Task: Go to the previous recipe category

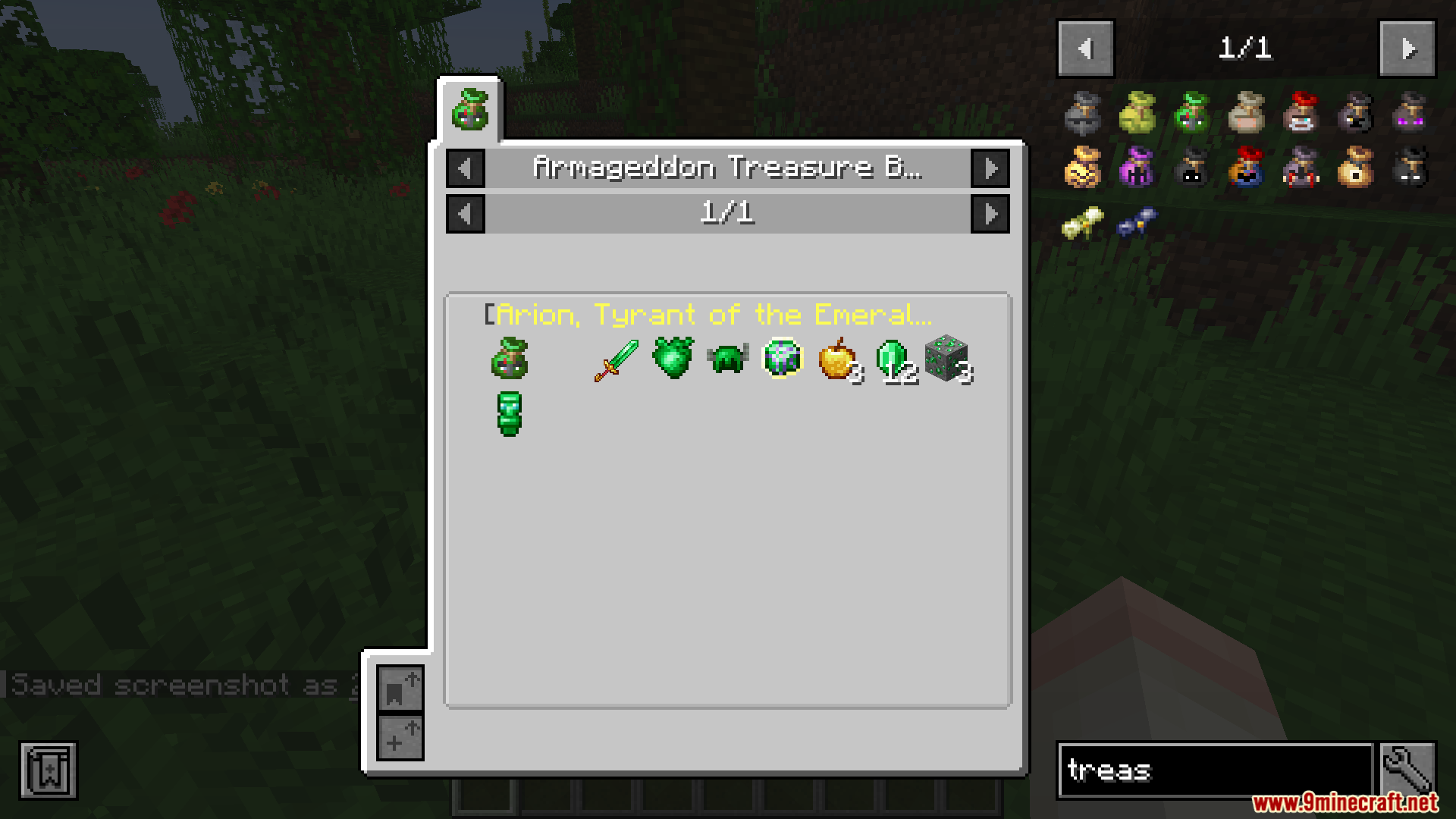Action: pyautogui.click(x=466, y=168)
